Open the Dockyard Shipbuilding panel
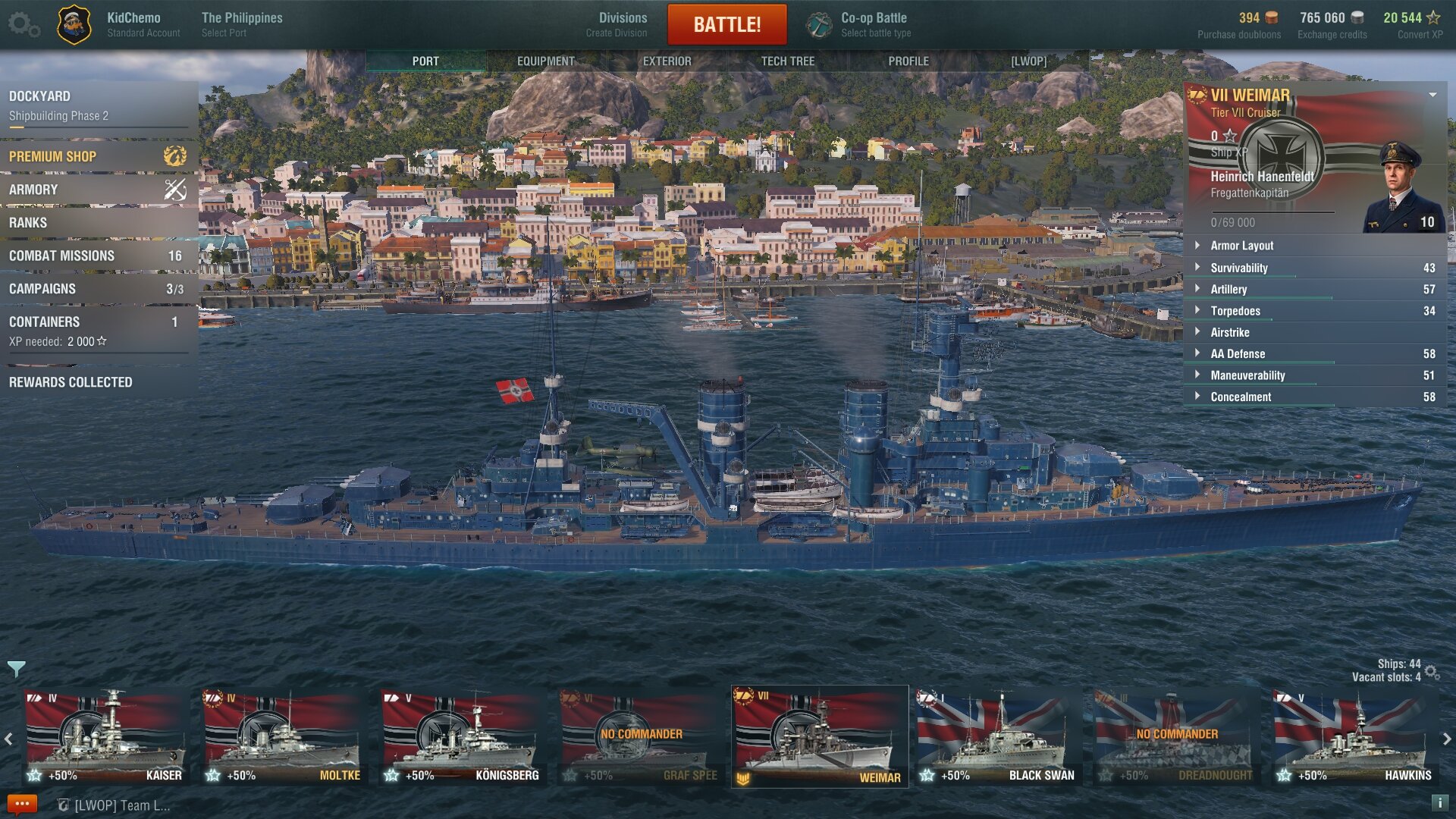This screenshot has width=1456, height=819. tap(97, 105)
